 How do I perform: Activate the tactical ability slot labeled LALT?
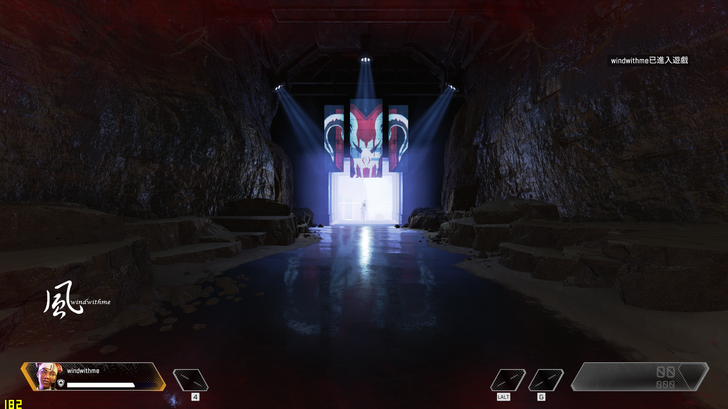tap(508, 380)
